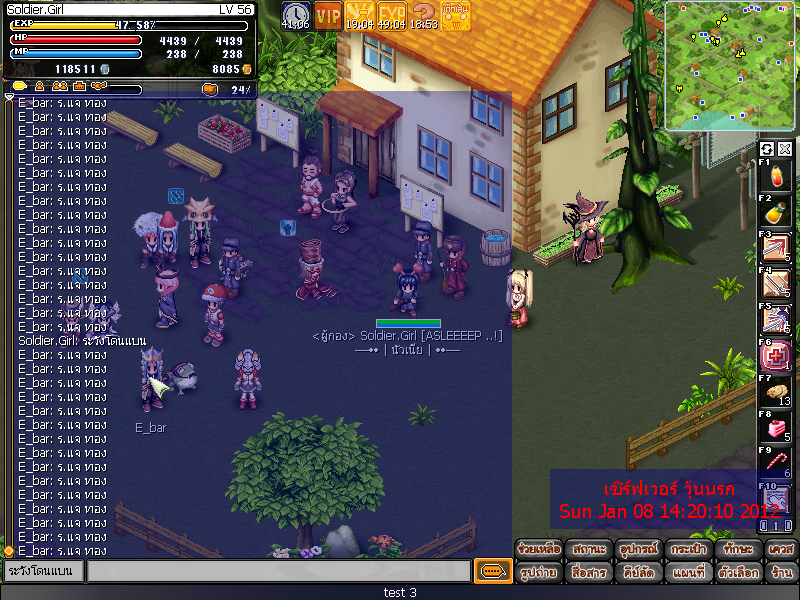Open the แผนที่ (Map) window

point(687,573)
